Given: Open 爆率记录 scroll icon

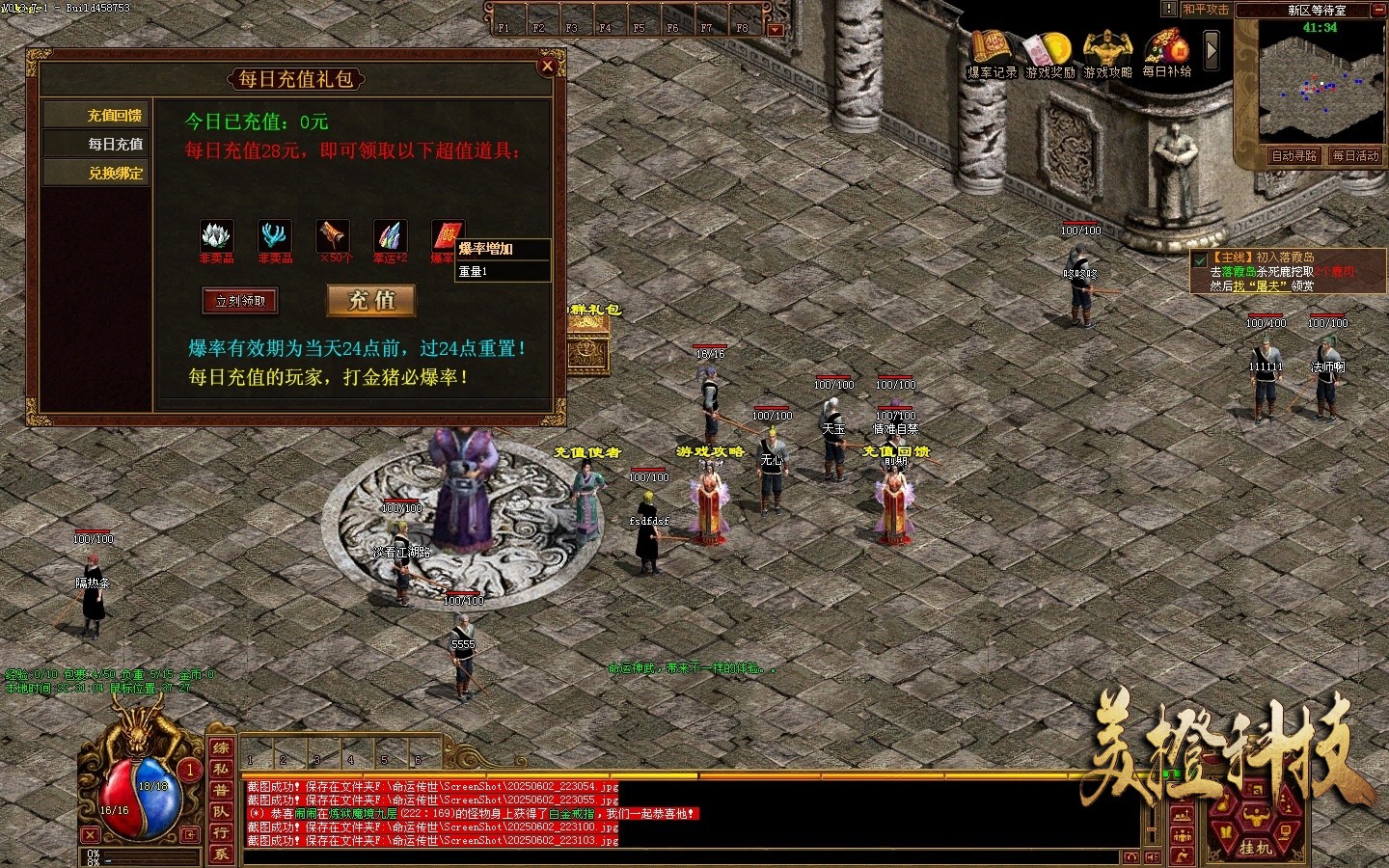Looking at the screenshot, I should coord(990,51).
